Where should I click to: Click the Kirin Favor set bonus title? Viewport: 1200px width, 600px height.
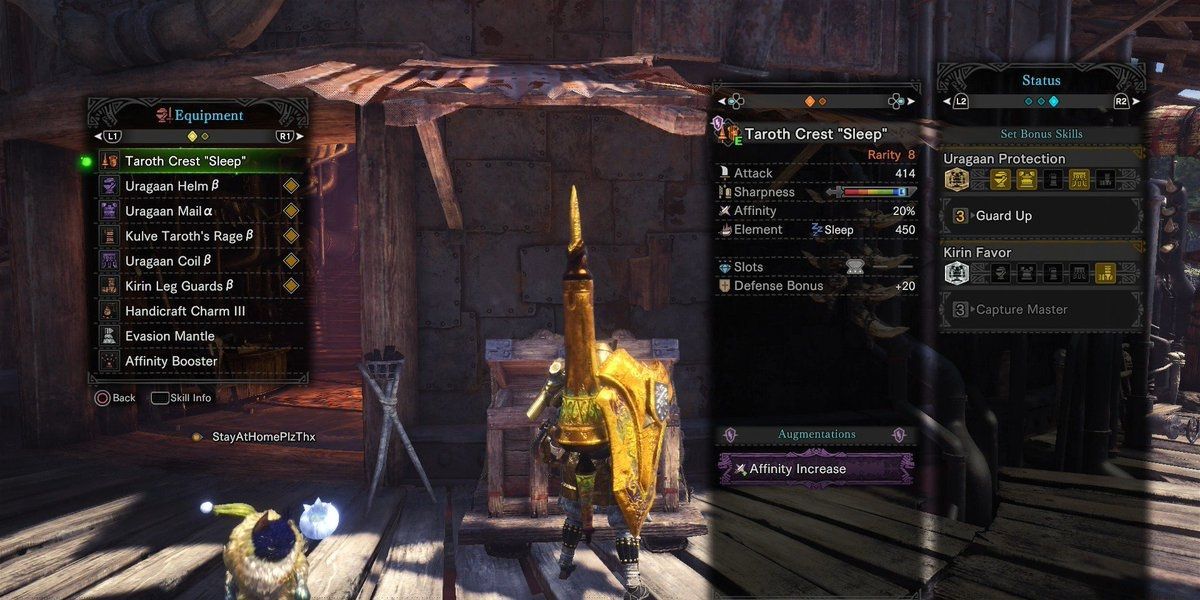click(x=977, y=253)
